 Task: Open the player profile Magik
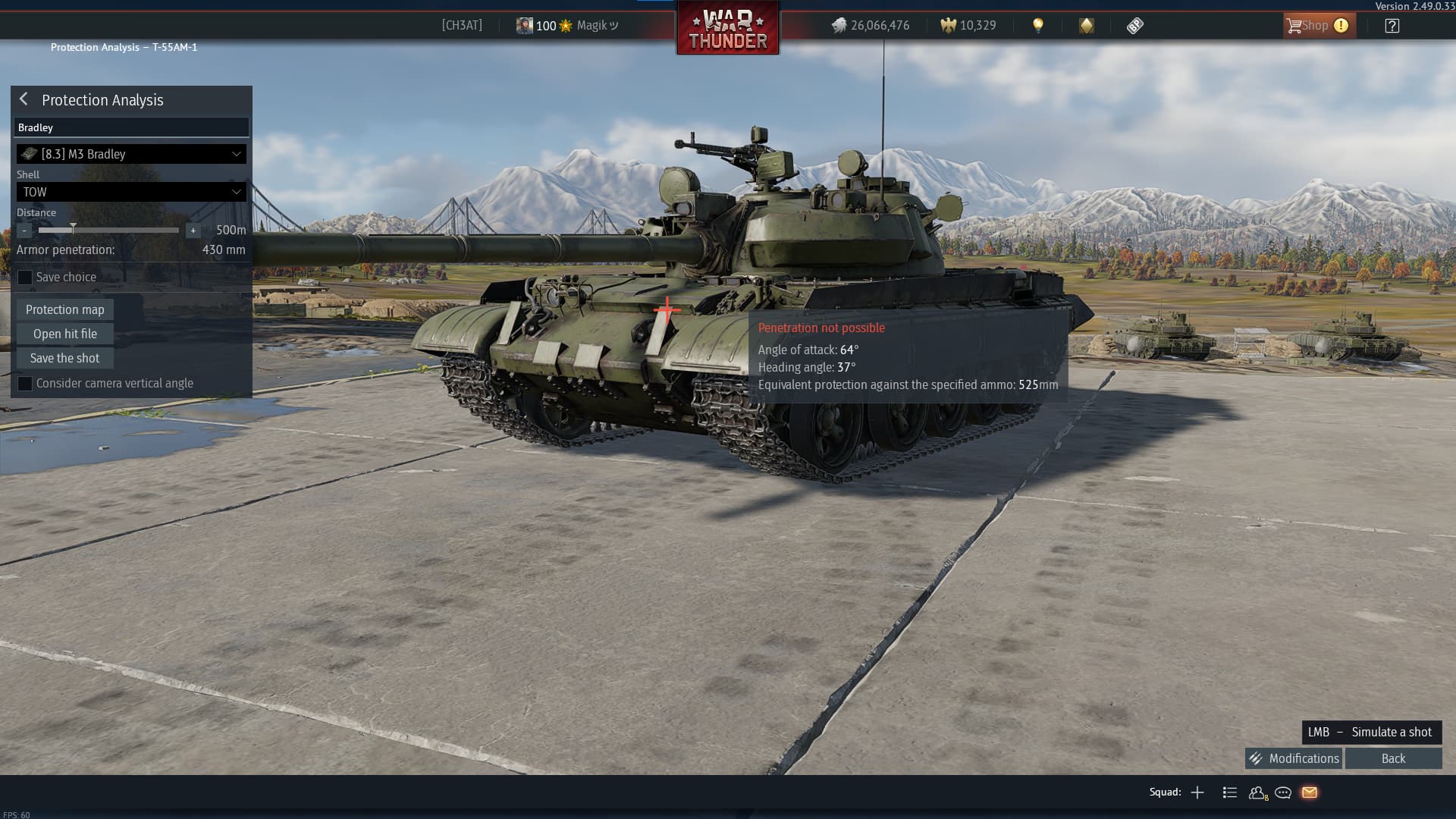tap(567, 26)
